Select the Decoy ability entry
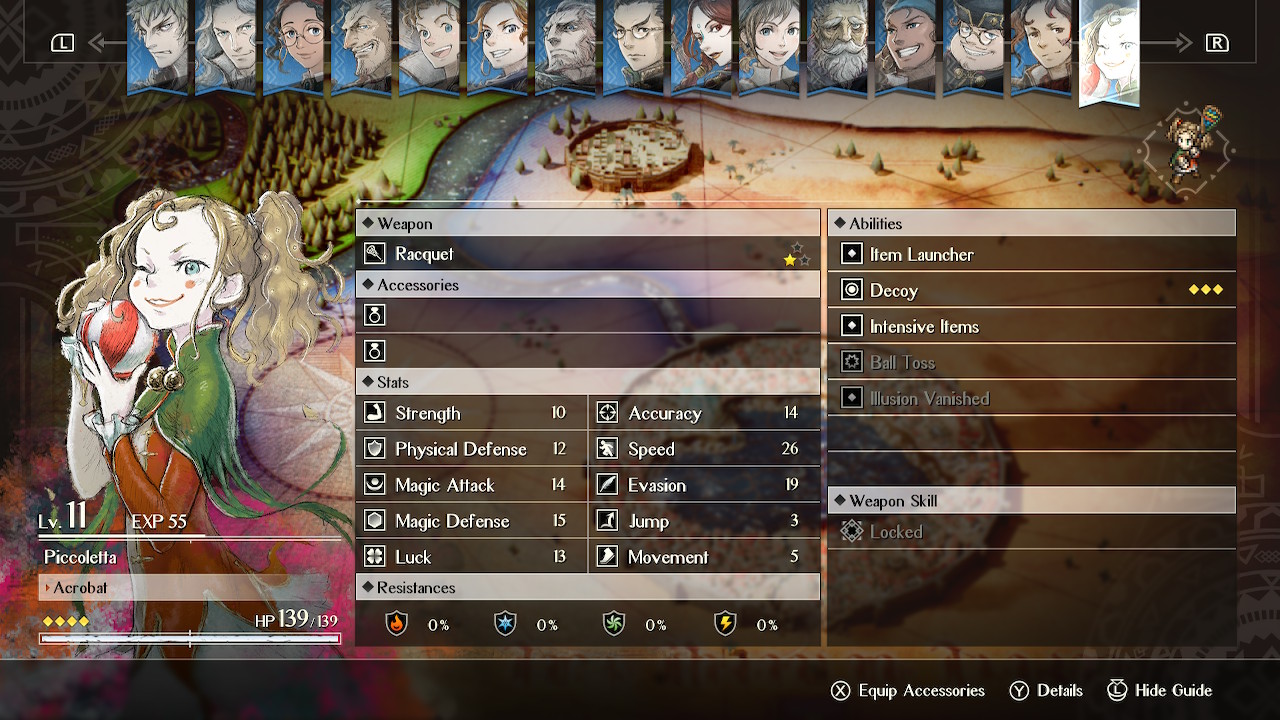1280x720 pixels. click(1031, 290)
